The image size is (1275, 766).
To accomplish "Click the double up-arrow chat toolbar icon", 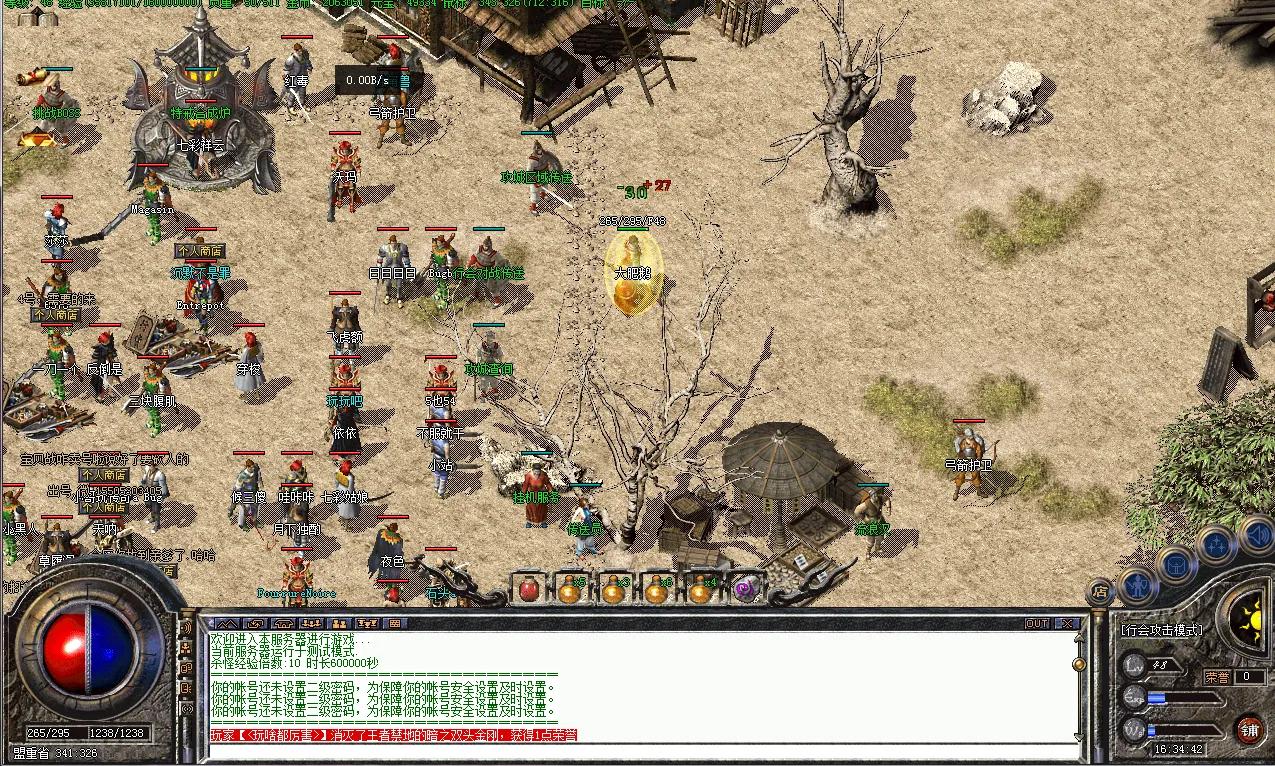I will click(x=227, y=623).
